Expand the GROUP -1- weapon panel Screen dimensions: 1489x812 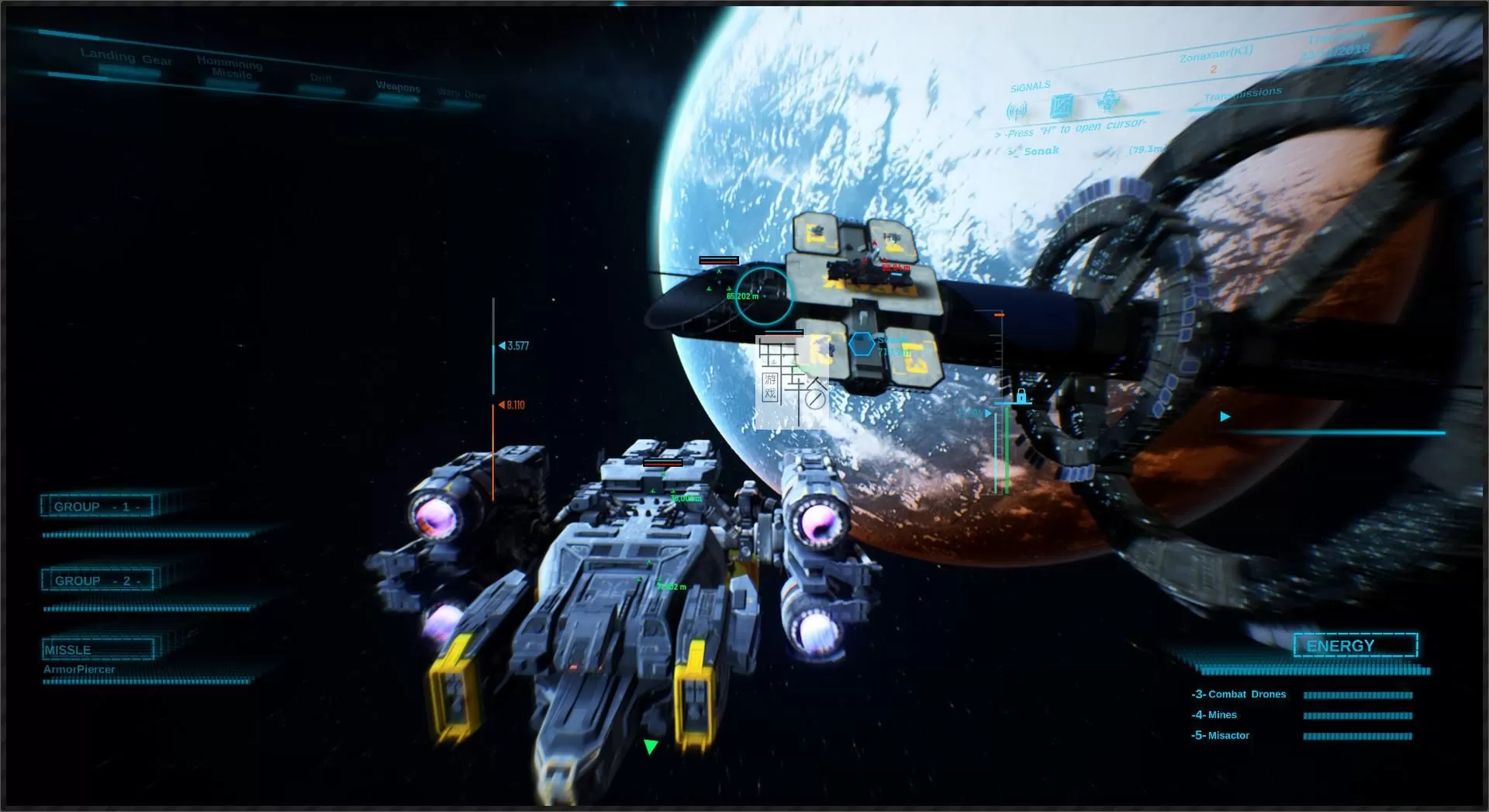point(95,505)
